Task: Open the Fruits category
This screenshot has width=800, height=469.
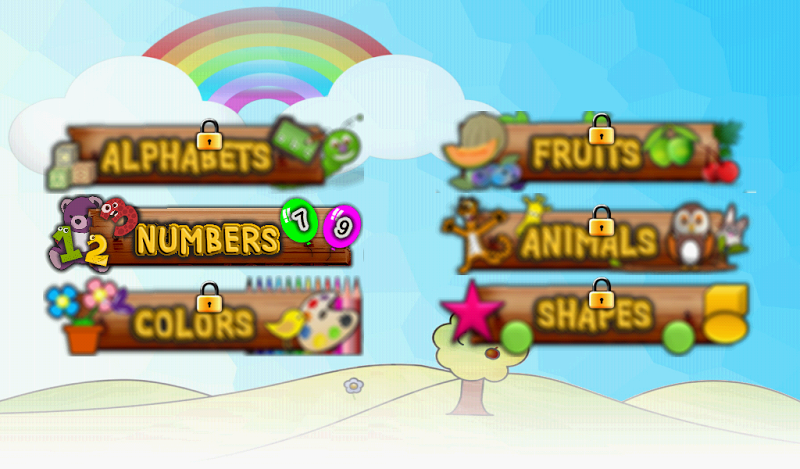Action: pos(586,154)
